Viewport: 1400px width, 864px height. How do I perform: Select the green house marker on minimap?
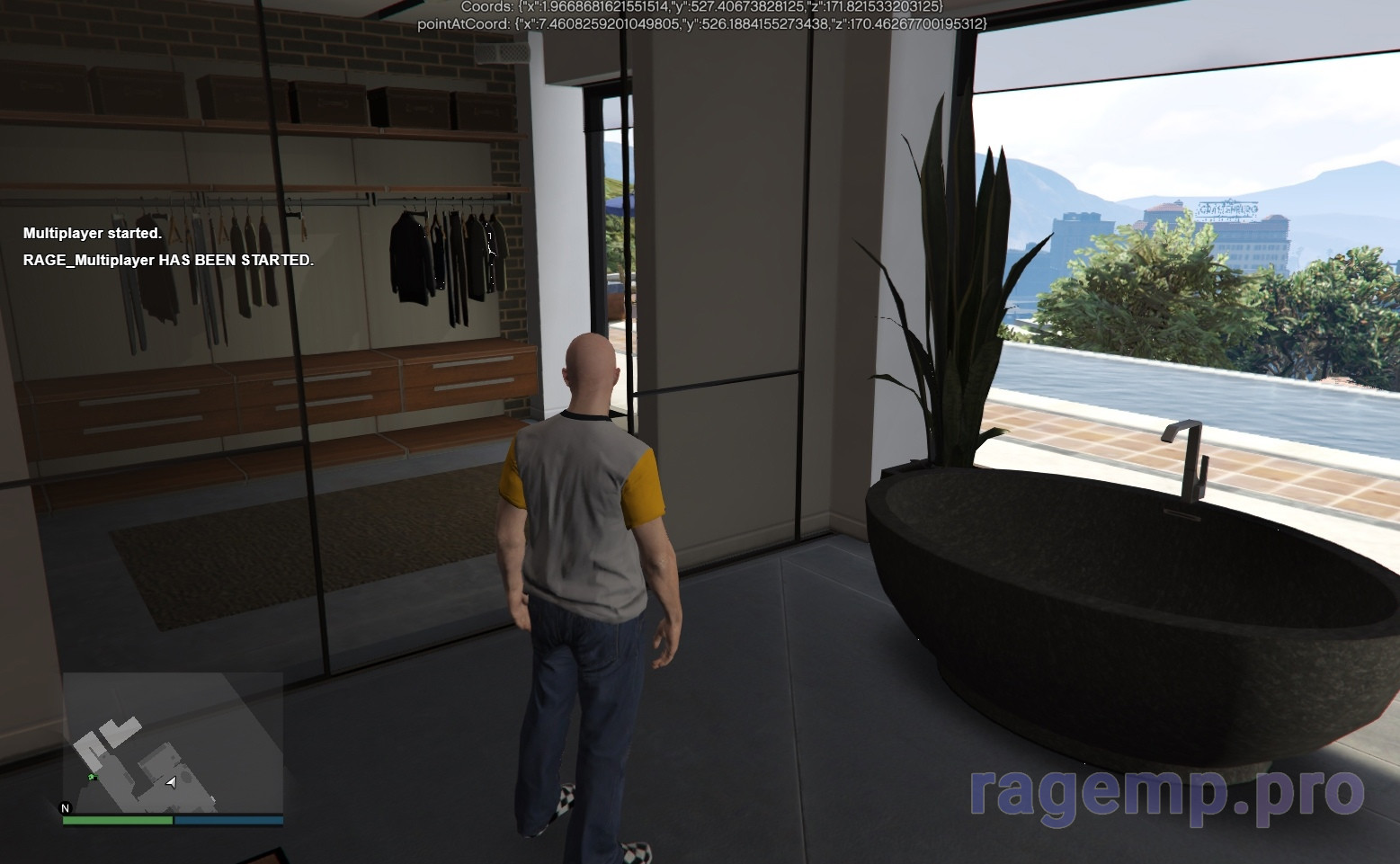point(92,776)
